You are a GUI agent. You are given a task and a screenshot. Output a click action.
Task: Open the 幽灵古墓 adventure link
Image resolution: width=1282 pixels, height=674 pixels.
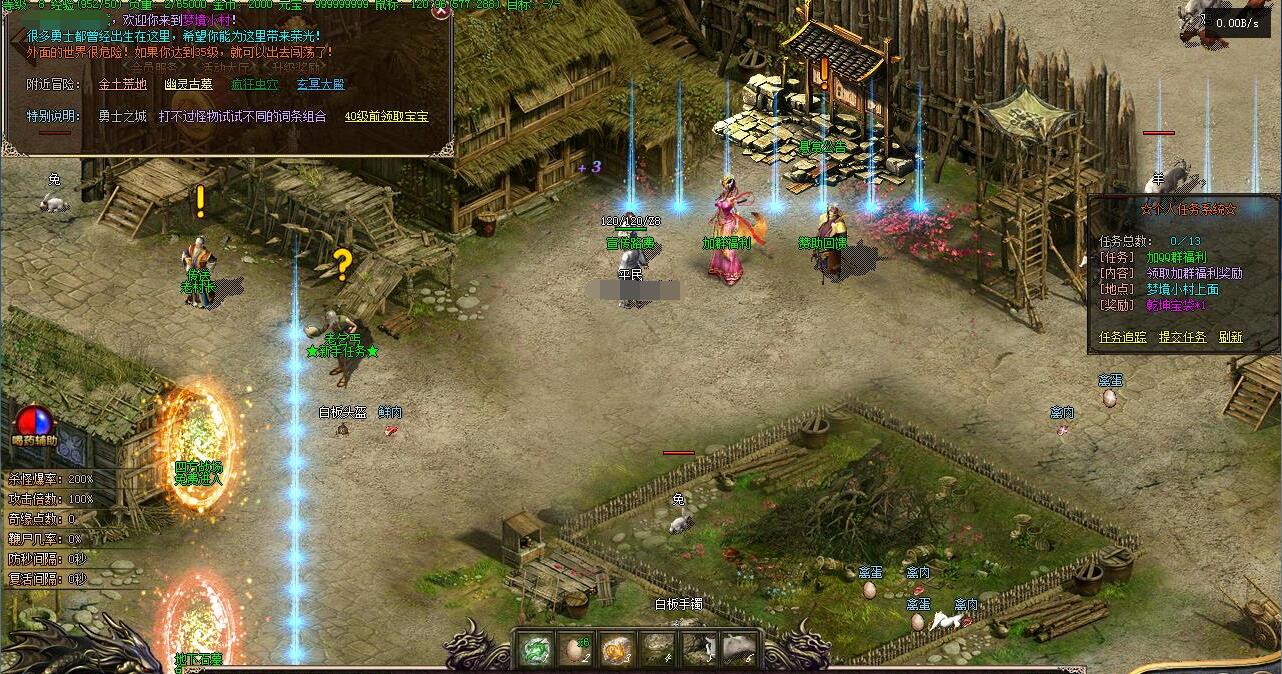189,85
